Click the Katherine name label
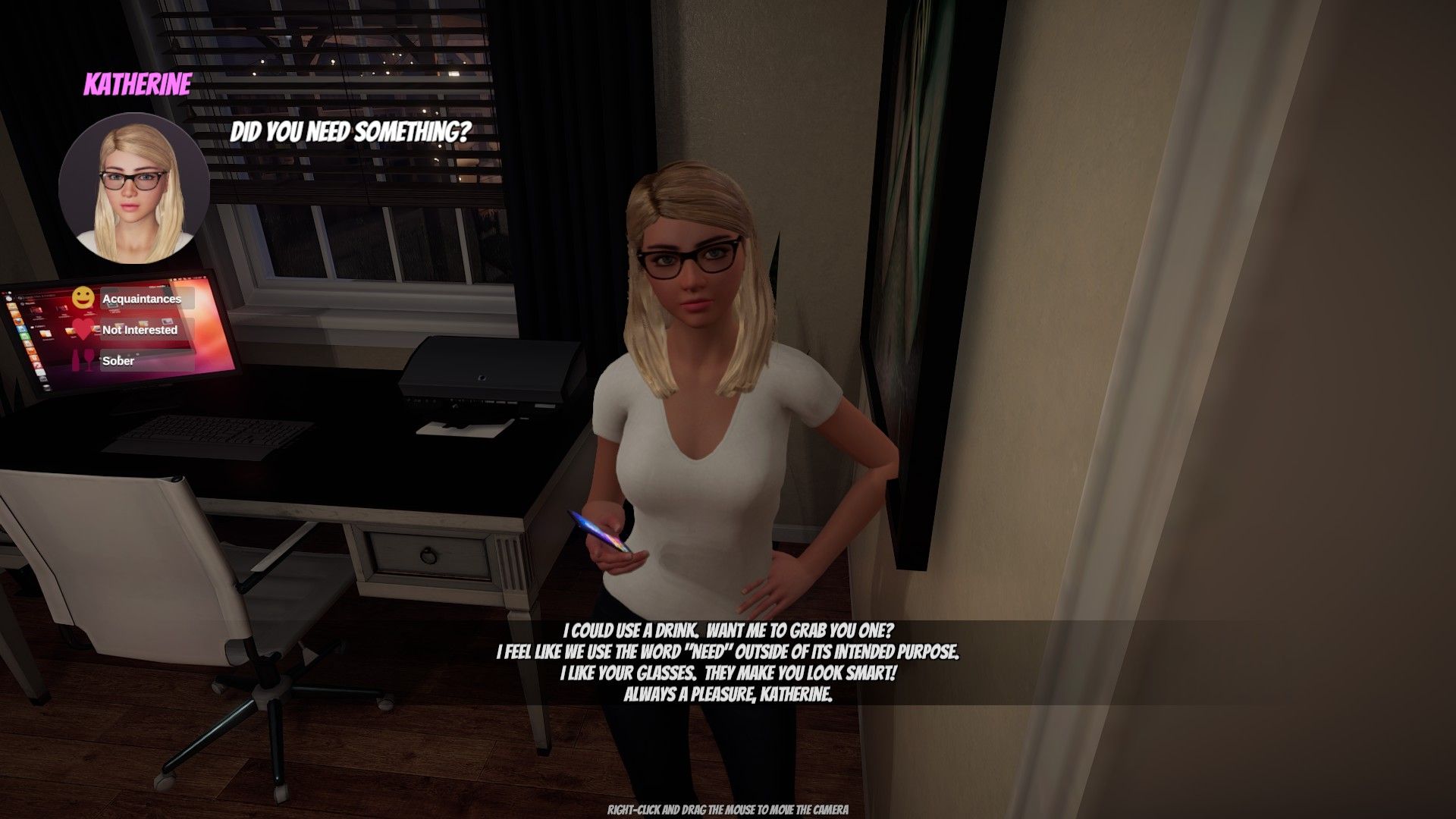1456x819 pixels. 137,85
